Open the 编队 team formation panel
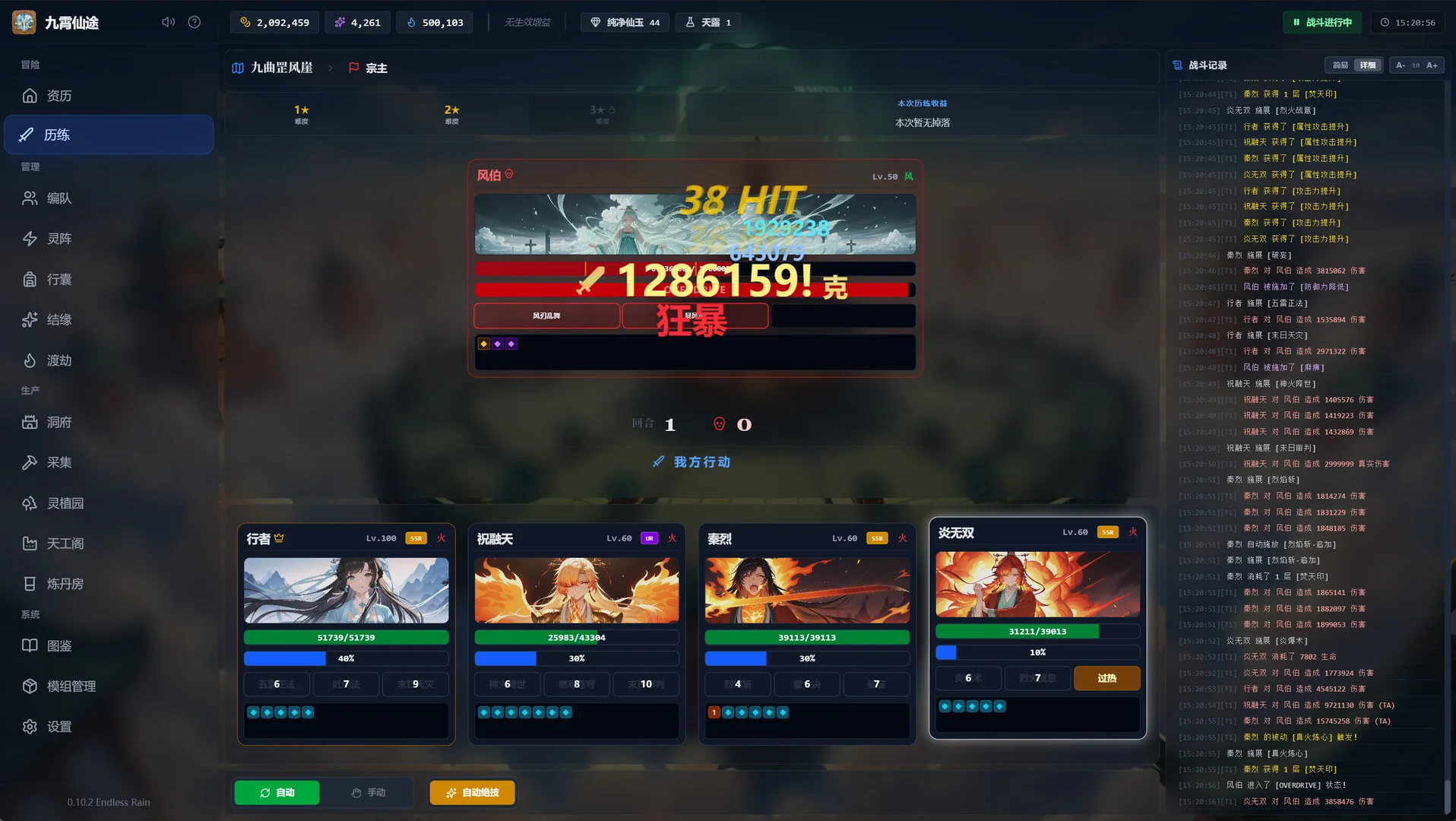Viewport: 1456px width, 821px height. click(57, 198)
